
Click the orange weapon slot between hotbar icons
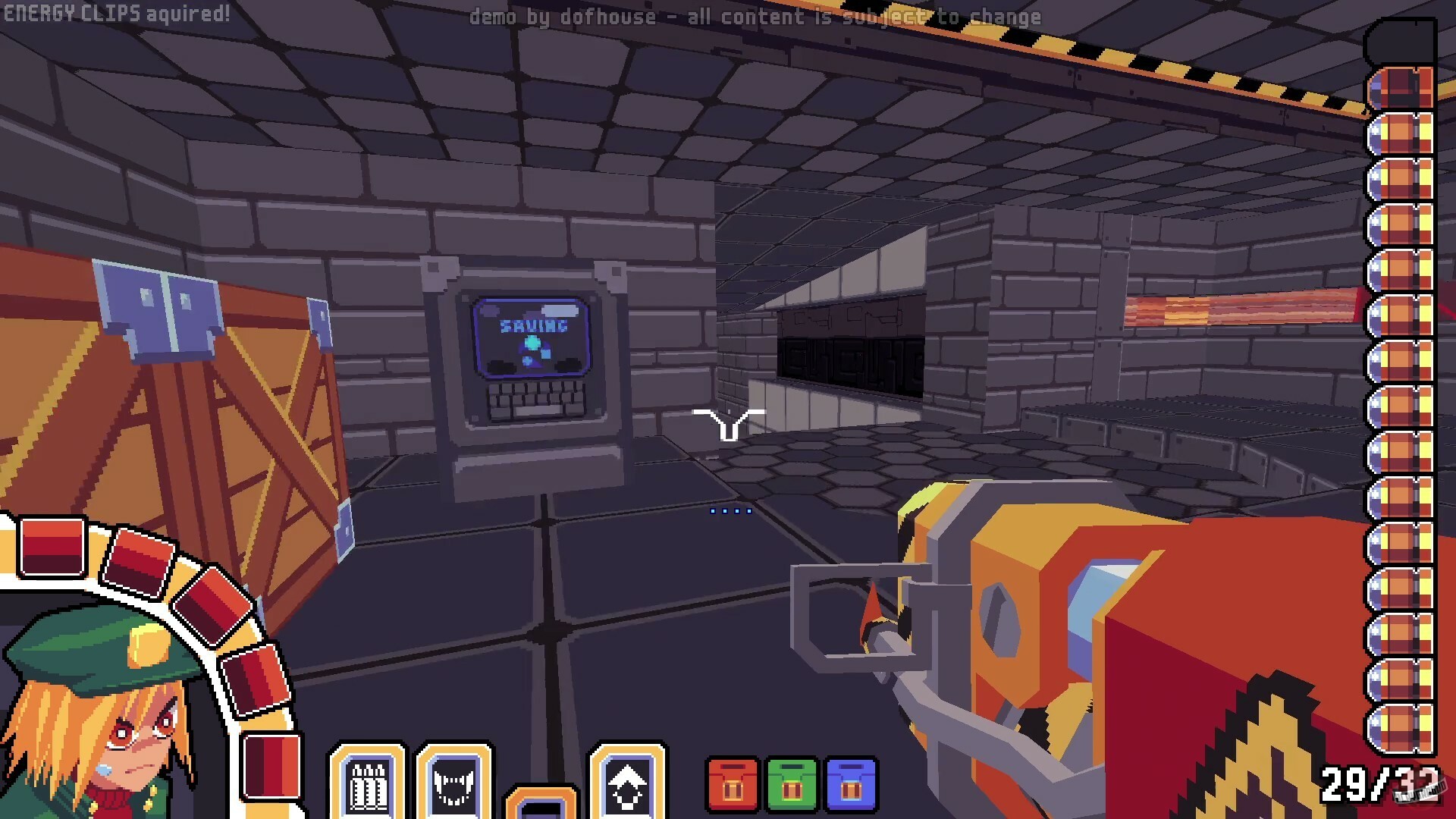pyautogui.click(x=541, y=804)
